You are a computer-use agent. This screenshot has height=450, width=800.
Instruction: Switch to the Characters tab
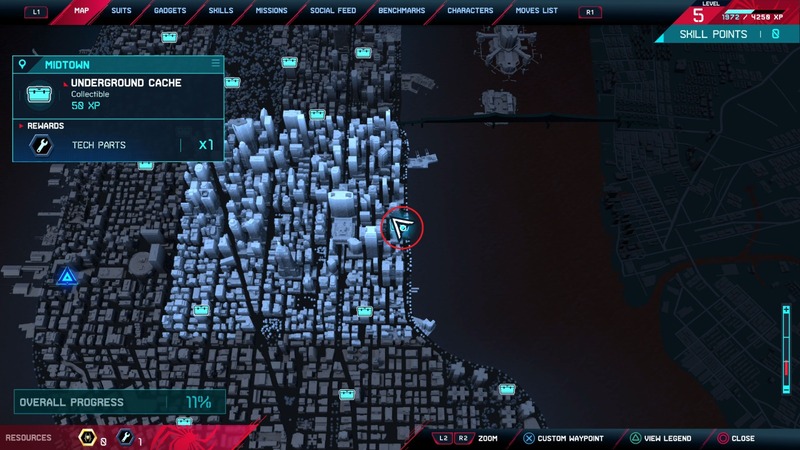click(x=470, y=11)
